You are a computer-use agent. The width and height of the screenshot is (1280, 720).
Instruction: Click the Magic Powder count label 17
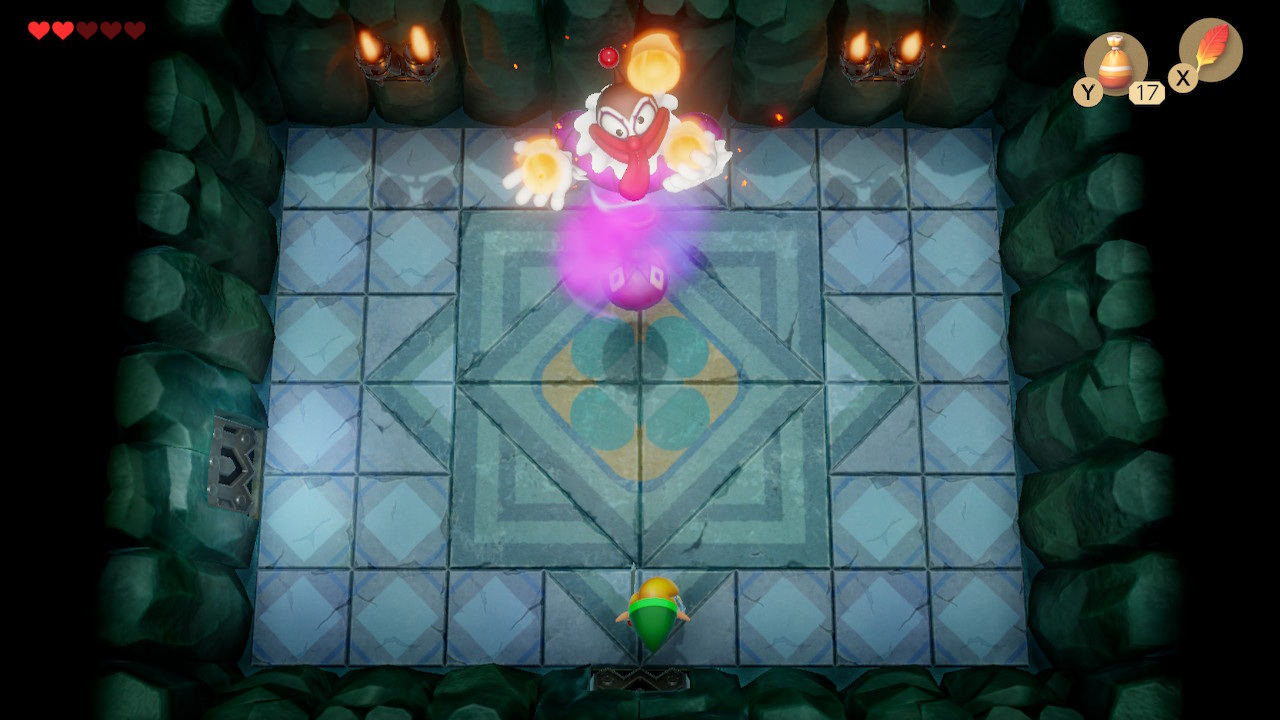click(x=1146, y=92)
